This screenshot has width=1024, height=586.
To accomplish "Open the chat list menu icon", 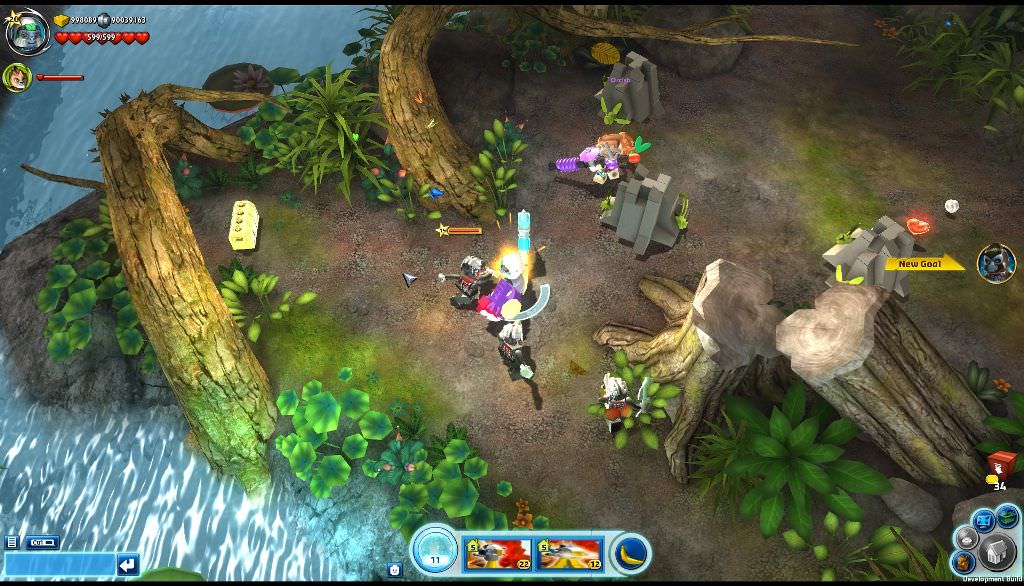I will pyautogui.click(x=12, y=542).
